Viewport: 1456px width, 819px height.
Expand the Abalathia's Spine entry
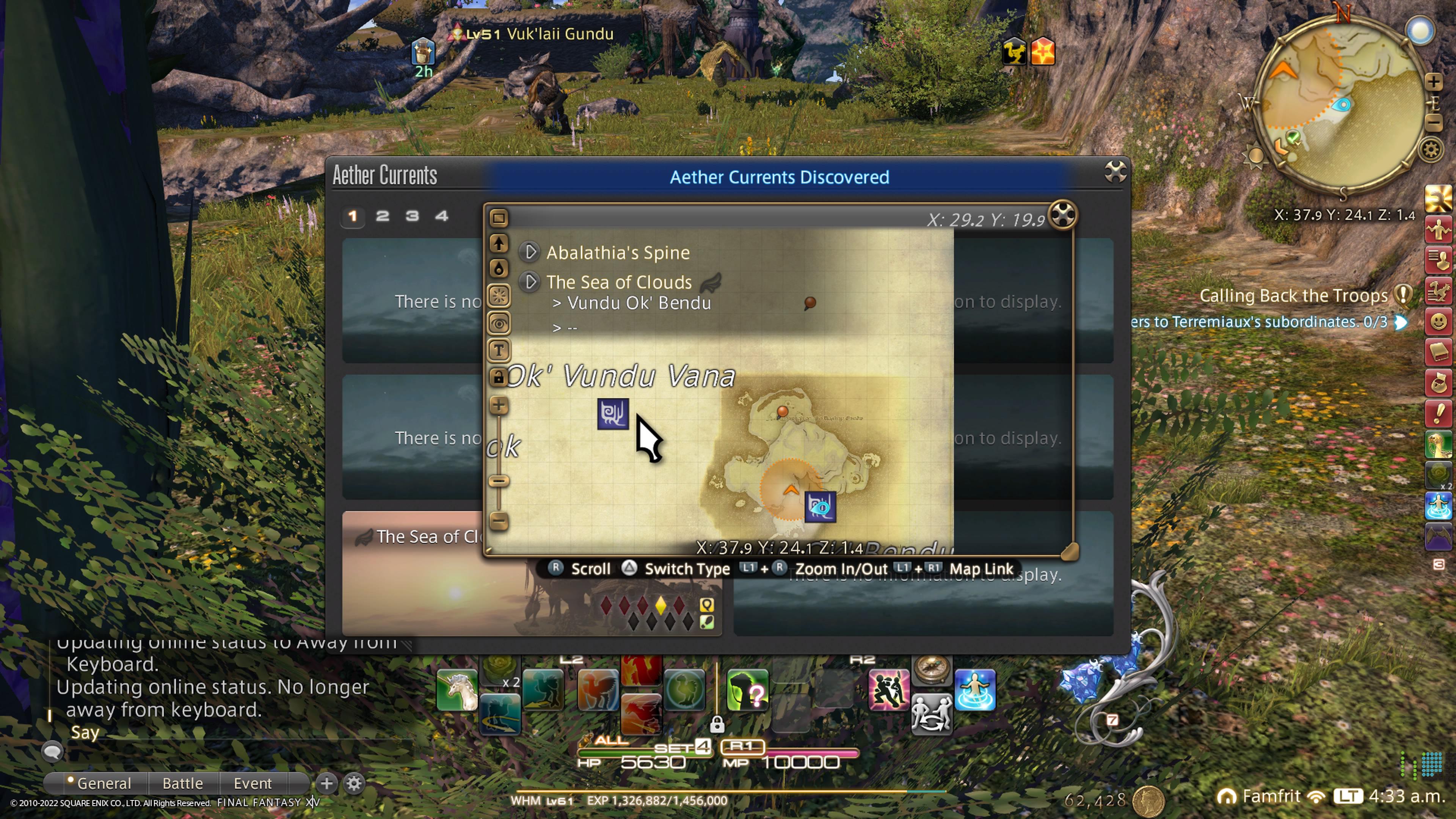tap(530, 253)
